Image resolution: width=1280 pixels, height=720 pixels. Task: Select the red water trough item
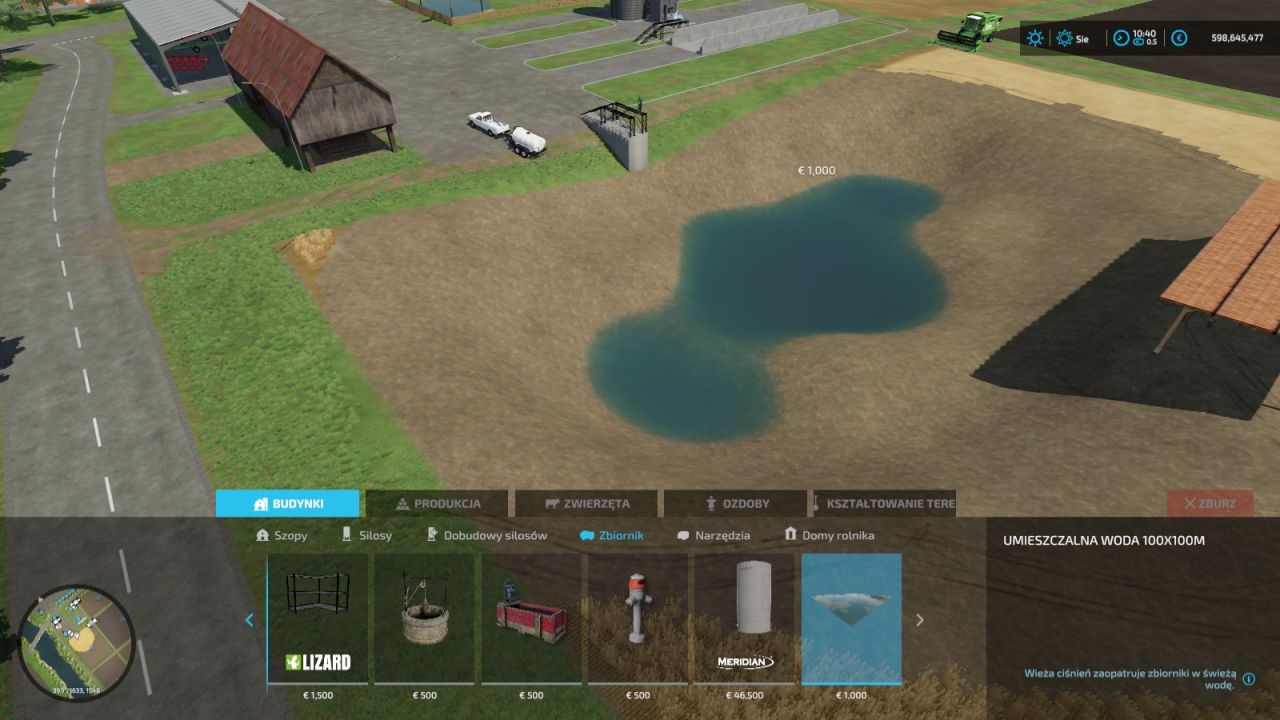point(532,618)
